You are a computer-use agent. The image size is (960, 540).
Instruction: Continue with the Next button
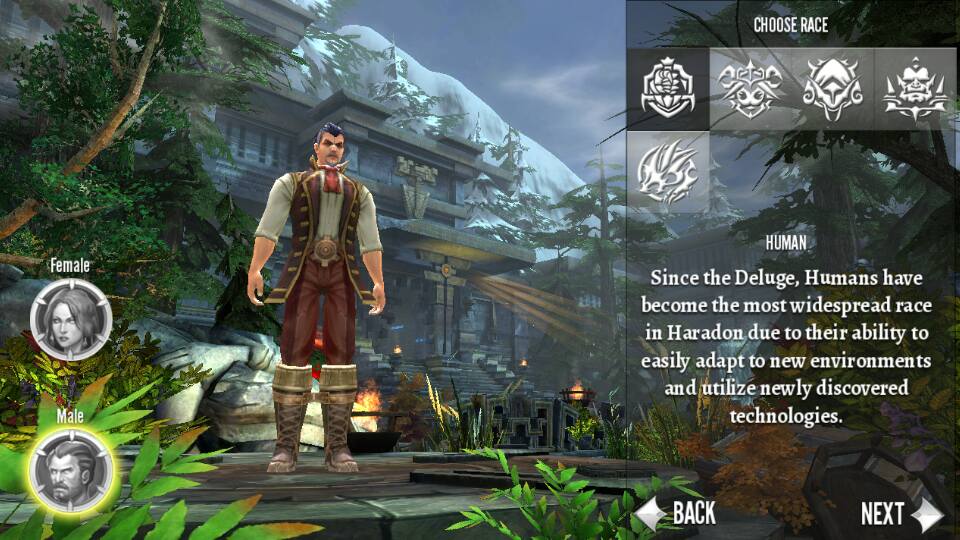point(899,514)
